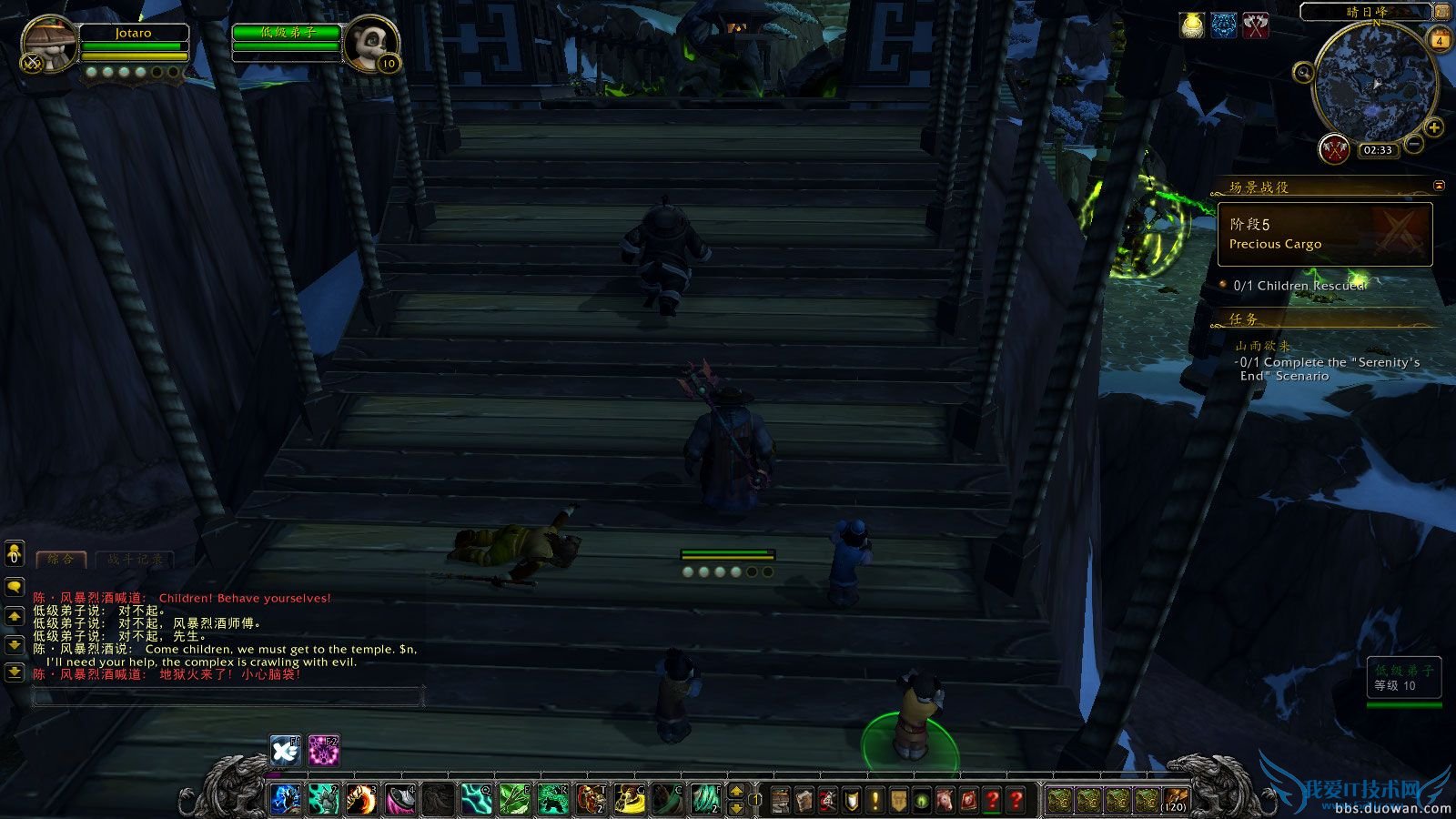This screenshot has width=1456, height=819.
Task: Cast the green lightning spell on the Q key
Action: click(x=474, y=799)
